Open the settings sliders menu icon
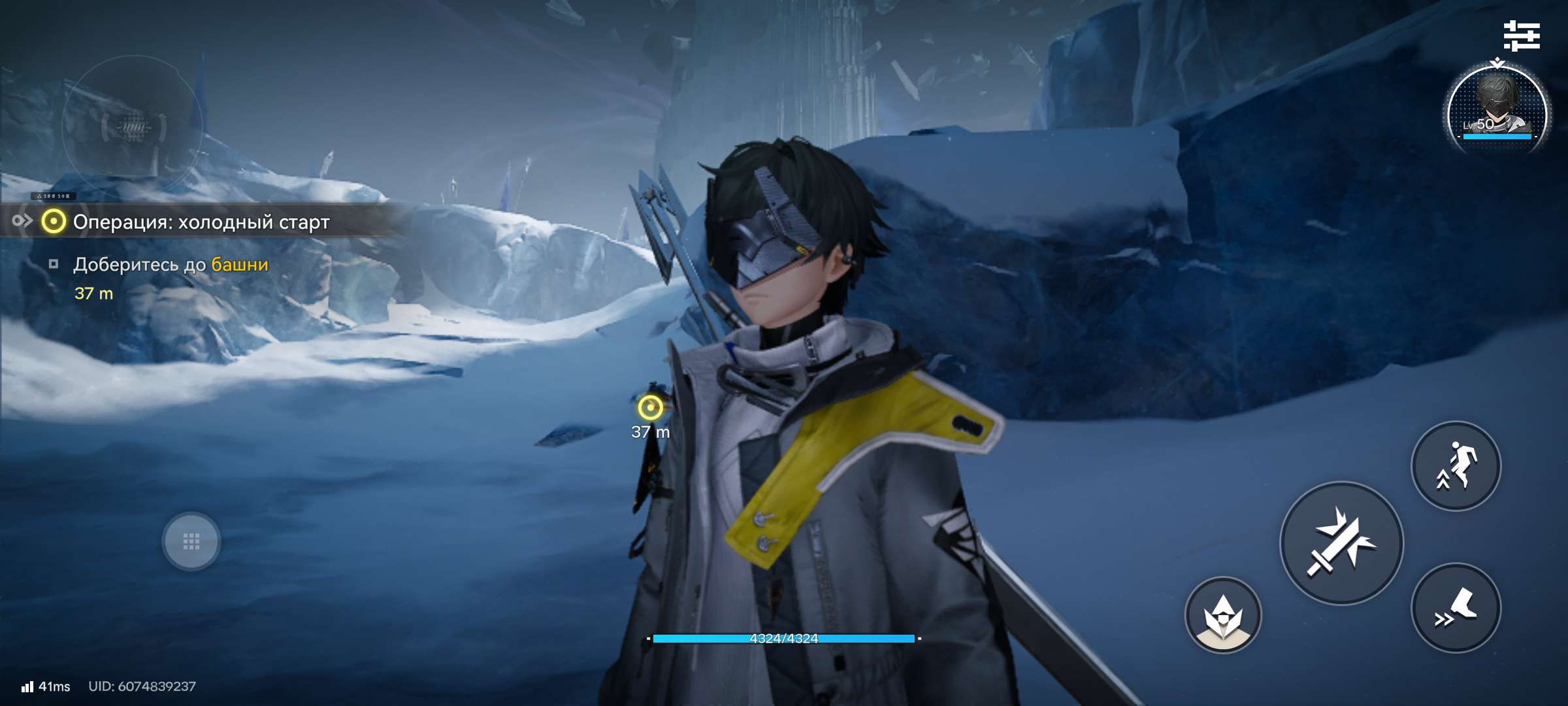Viewport: 1568px width, 706px height. click(x=1522, y=35)
